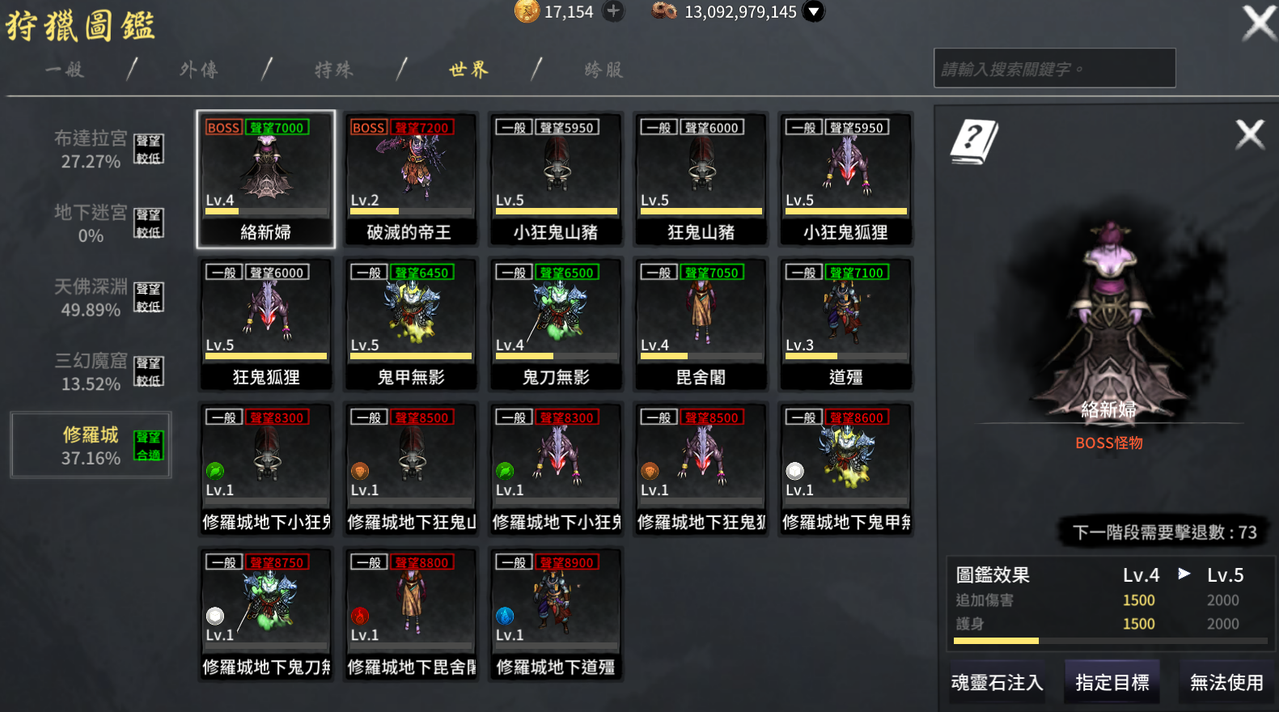Close the 狩獵圖鑑 window

coord(1257,23)
